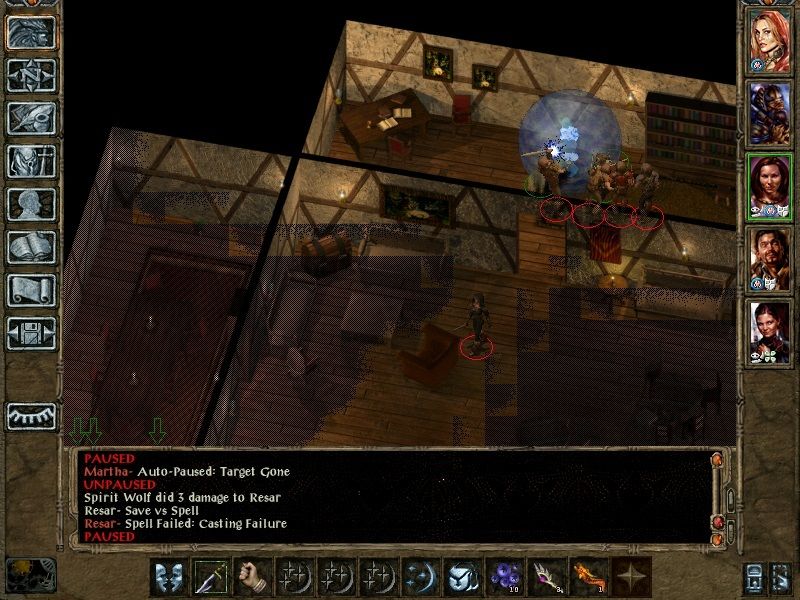This screenshot has height=600, width=800.
Task: Open the area map screen
Action: click(31, 76)
